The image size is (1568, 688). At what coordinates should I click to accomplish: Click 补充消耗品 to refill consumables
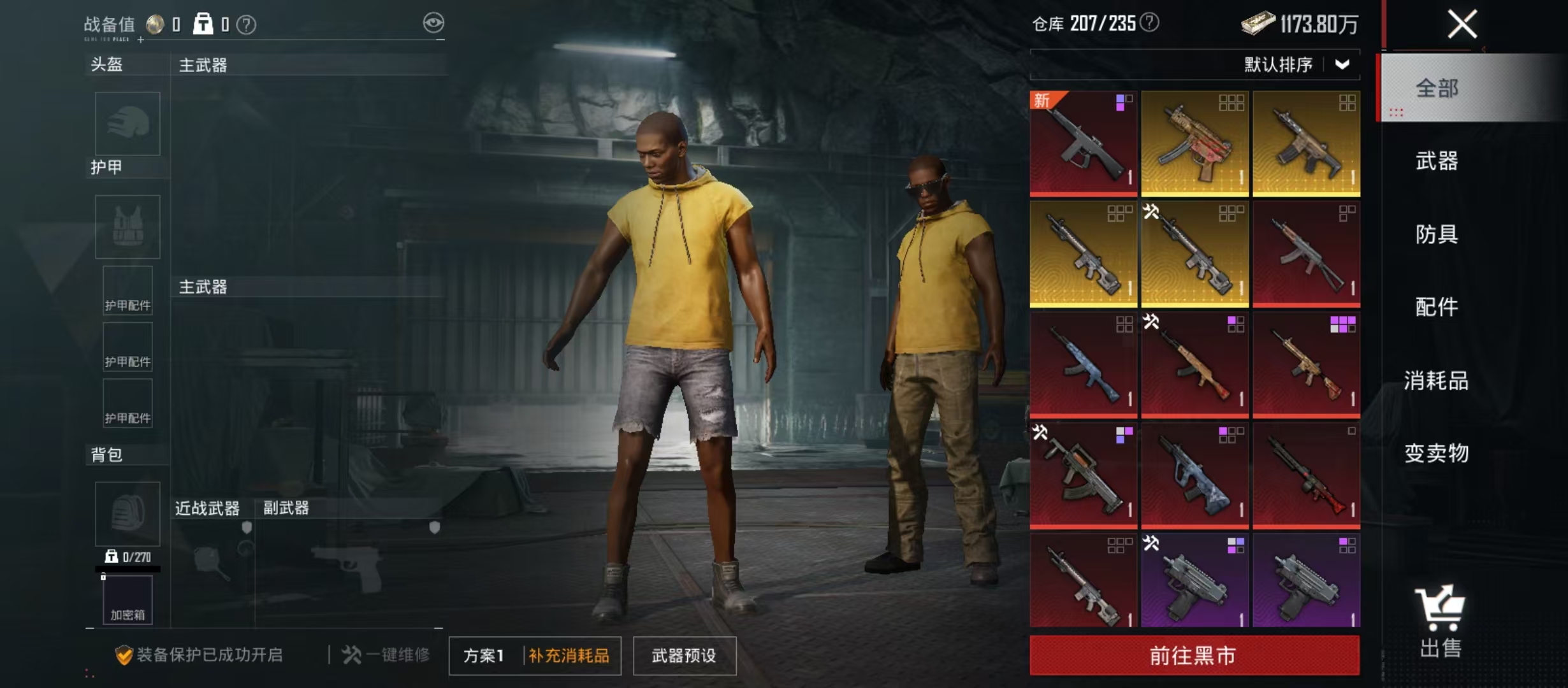569,656
